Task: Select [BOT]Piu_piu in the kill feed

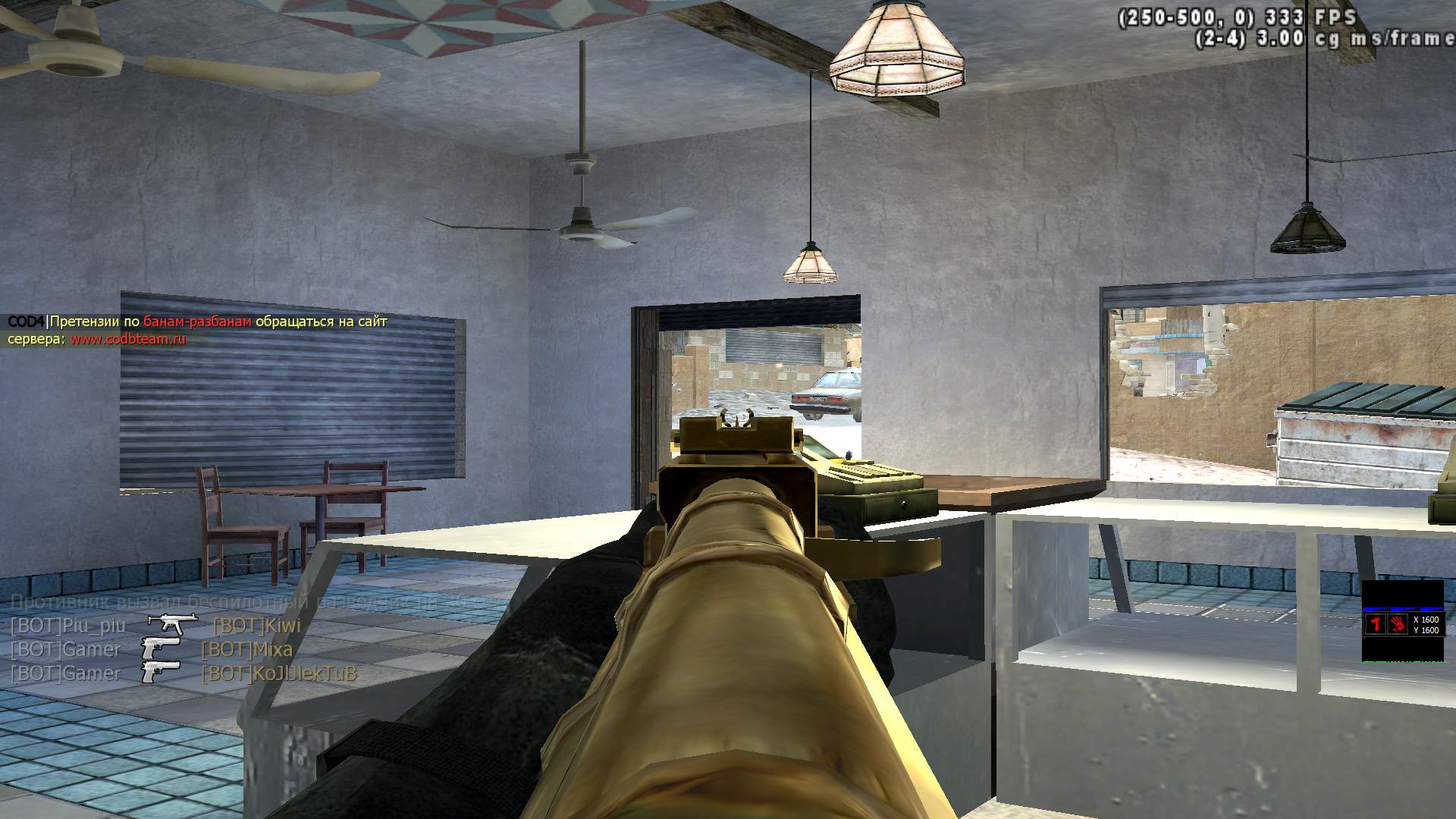Action: (x=67, y=626)
